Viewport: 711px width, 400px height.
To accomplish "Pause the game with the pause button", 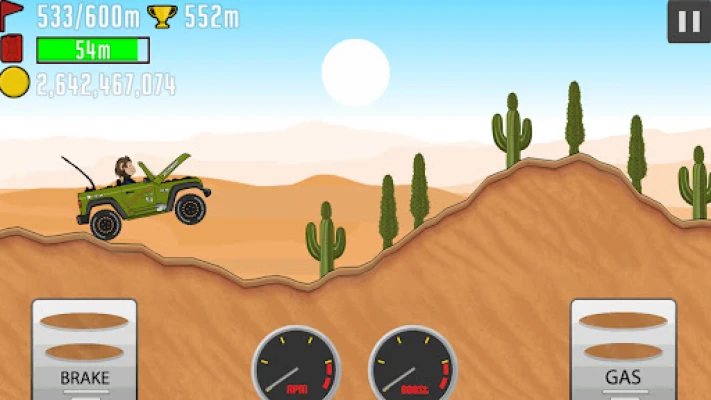I will [x=688, y=22].
